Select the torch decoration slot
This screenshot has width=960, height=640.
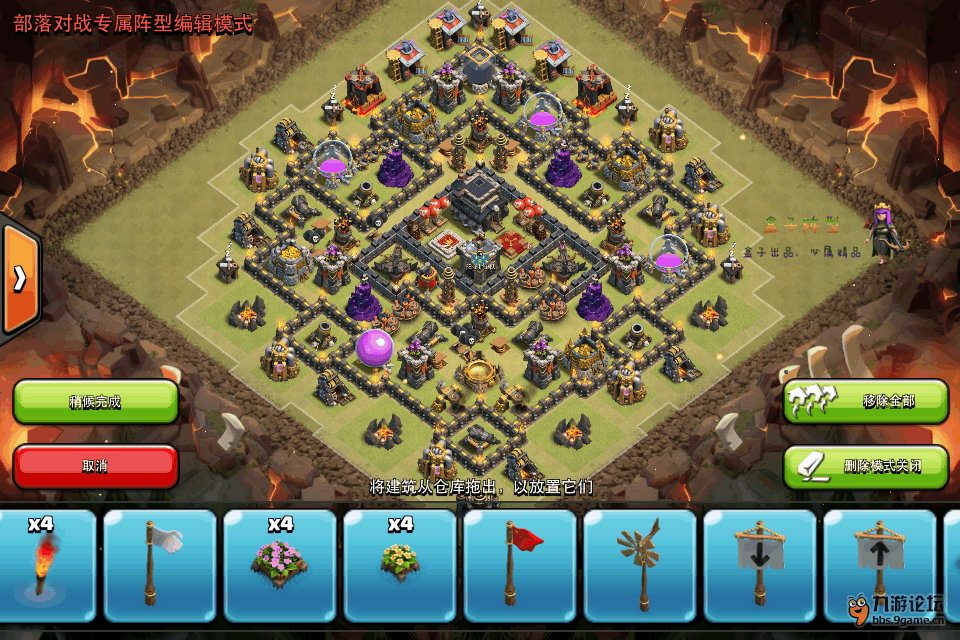pyautogui.click(x=42, y=565)
